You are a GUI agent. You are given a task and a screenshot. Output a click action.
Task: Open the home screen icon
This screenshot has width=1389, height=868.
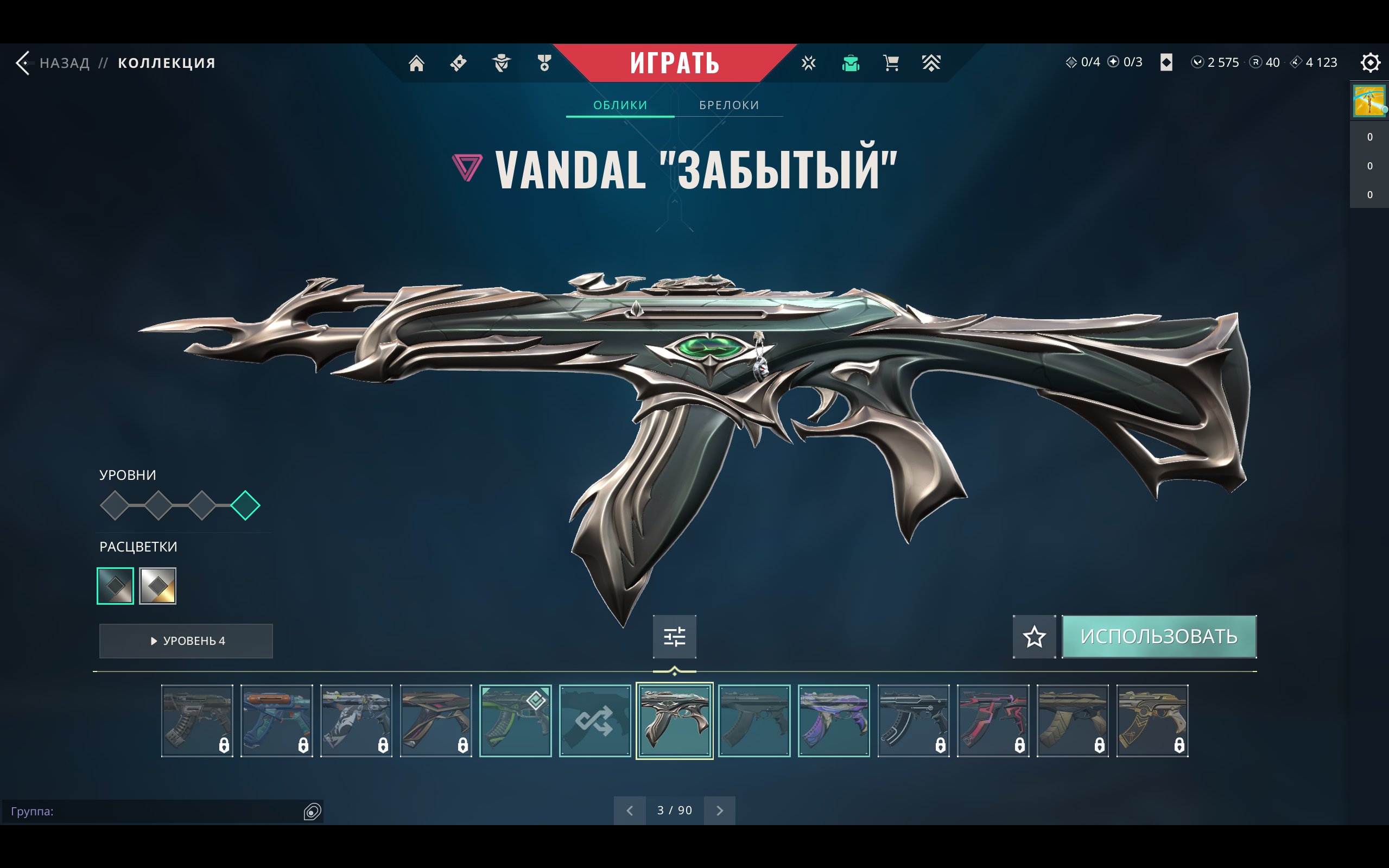point(416,62)
